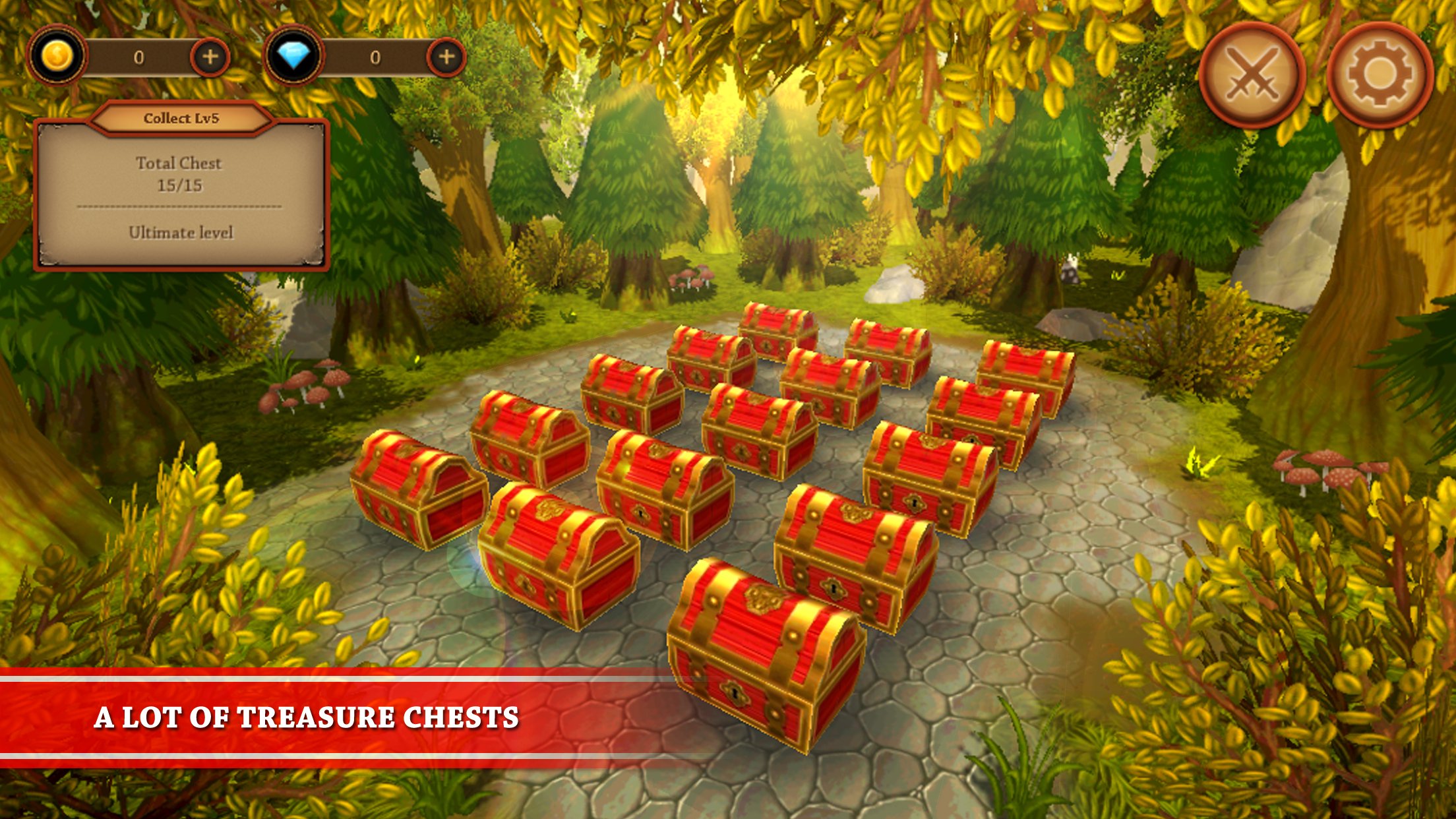Tap the gold coin currency icon

pos(57,57)
